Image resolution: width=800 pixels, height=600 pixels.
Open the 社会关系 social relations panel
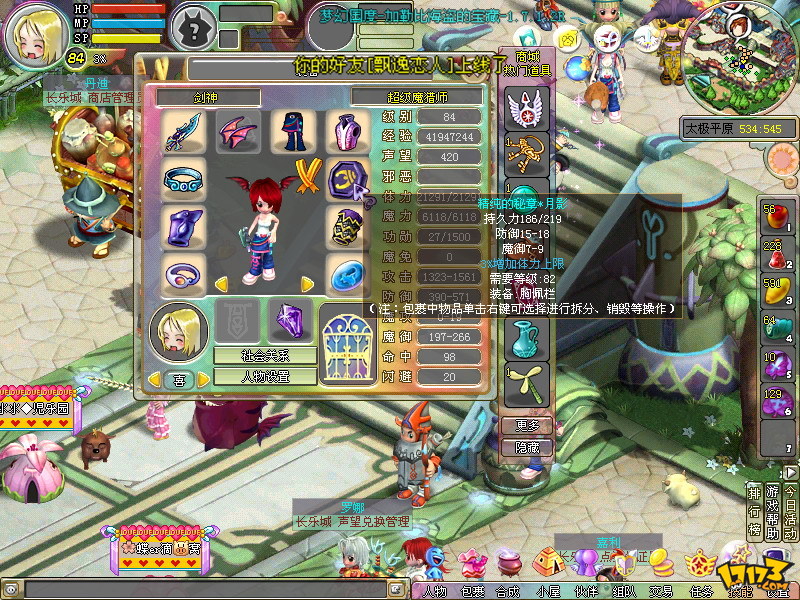pos(265,355)
